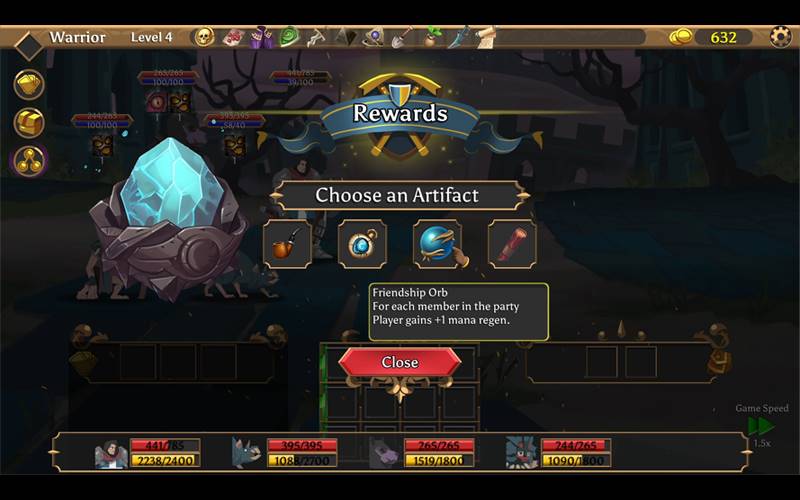
Task: Open the treasure chest side button
Action: click(29, 122)
